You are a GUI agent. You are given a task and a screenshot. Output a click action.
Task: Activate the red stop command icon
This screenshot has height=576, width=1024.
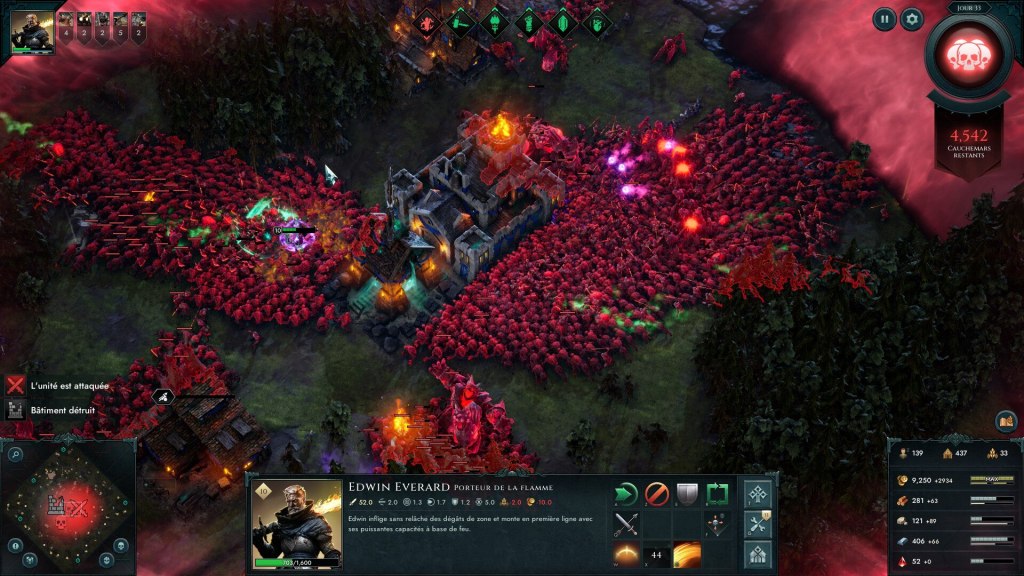pos(656,493)
